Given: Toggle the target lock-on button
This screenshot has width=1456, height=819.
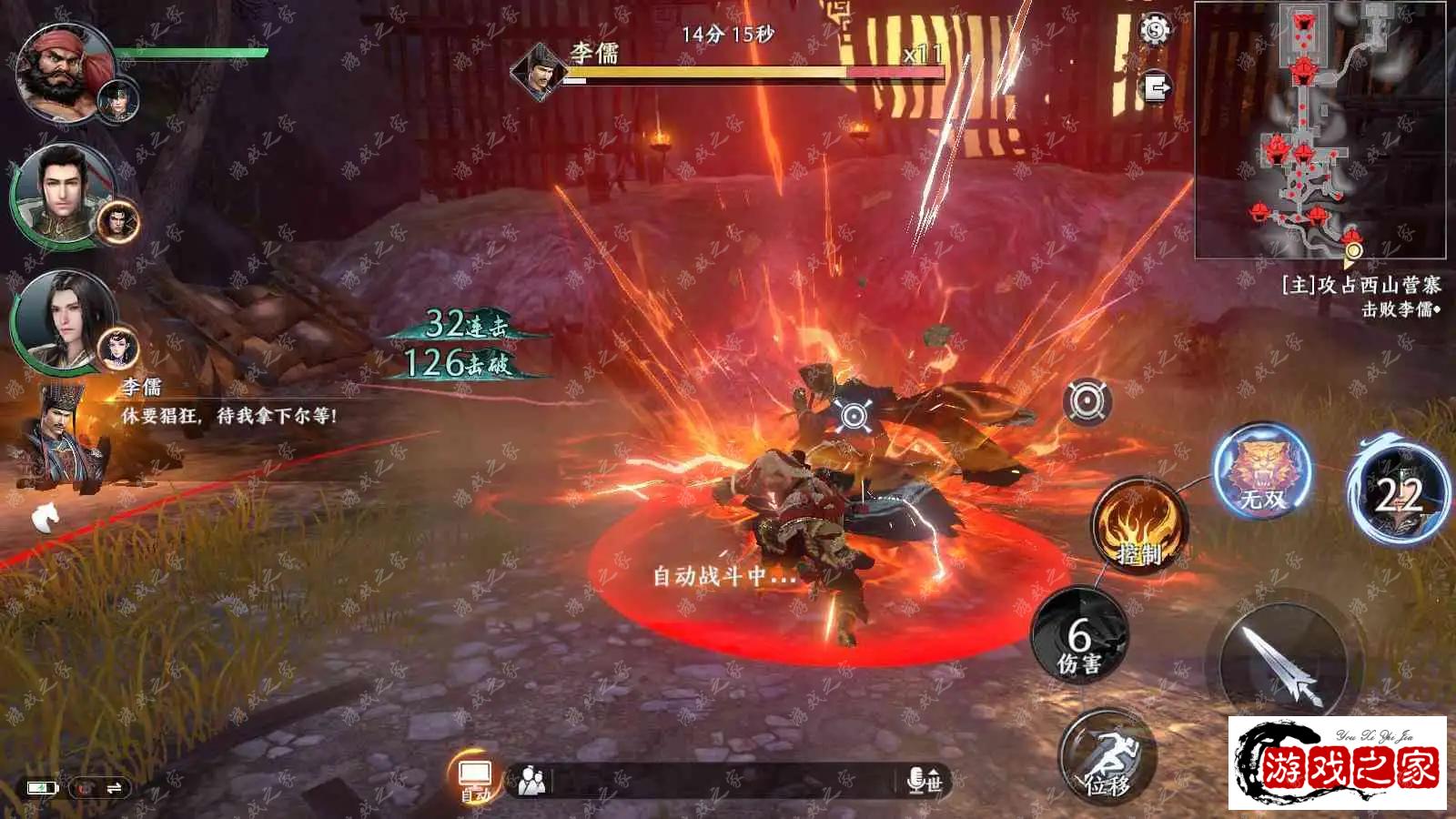Looking at the screenshot, I should click(x=1087, y=401).
